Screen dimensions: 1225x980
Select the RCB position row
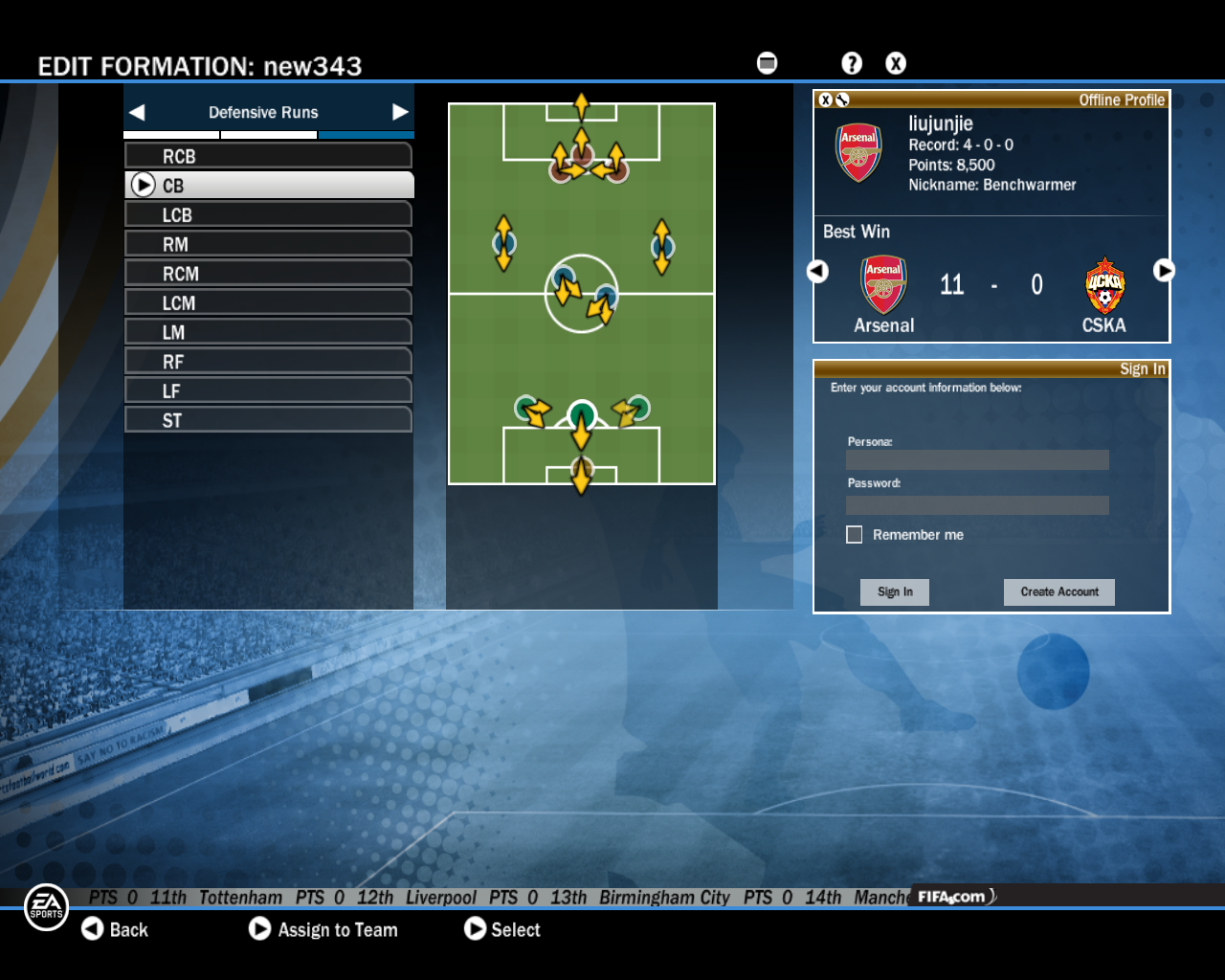pos(268,156)
